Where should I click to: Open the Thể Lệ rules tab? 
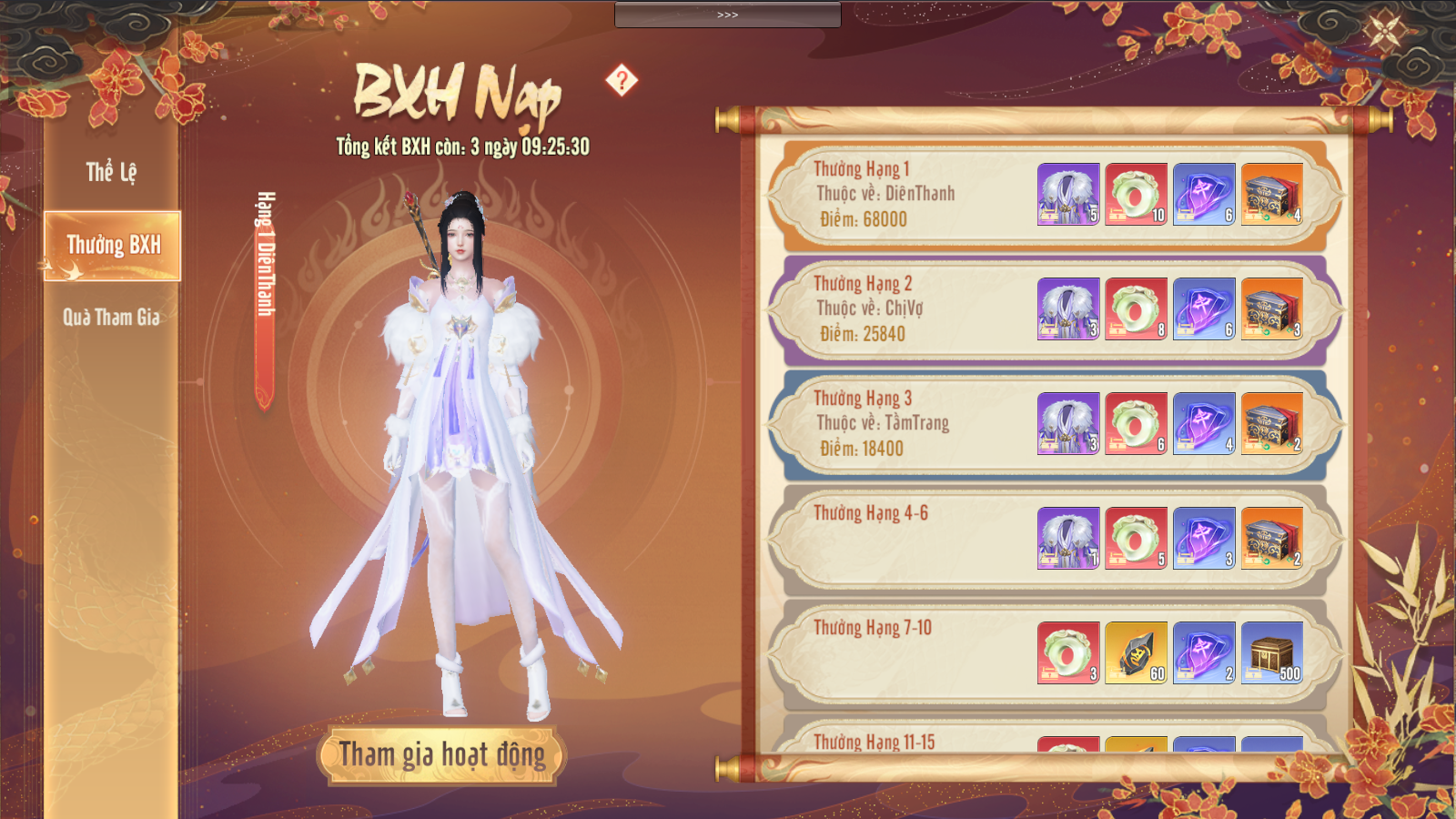click(x=111, y=172)
